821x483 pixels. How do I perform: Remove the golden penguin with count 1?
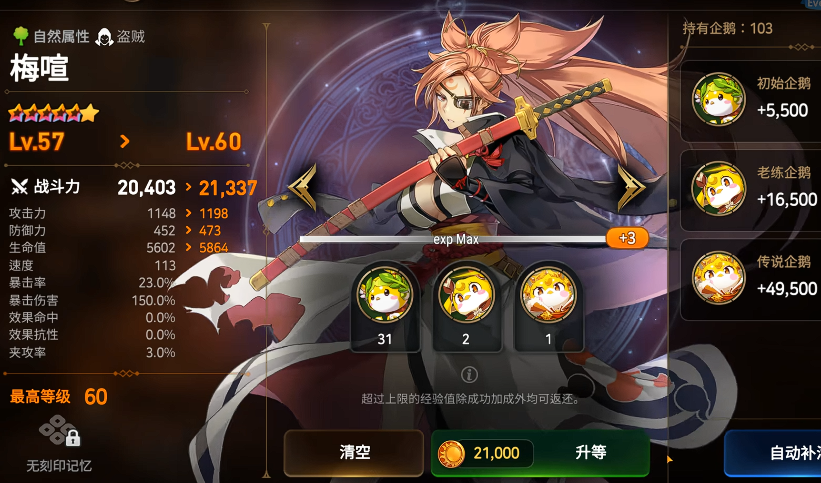(547, 296)
